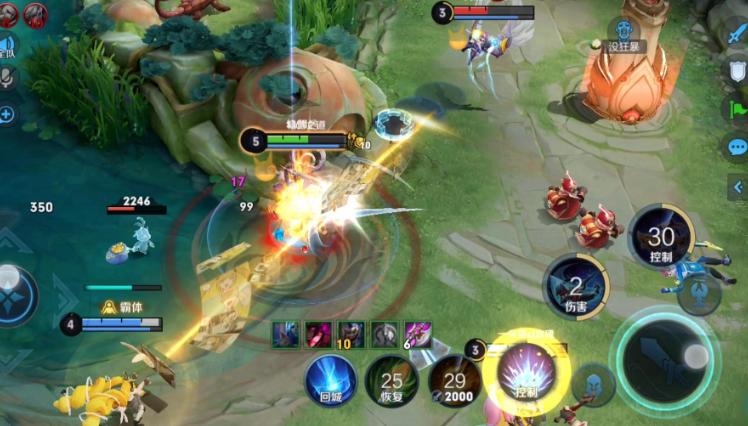Open the blue chat bubble quick messages

click(x=737, y=148)
